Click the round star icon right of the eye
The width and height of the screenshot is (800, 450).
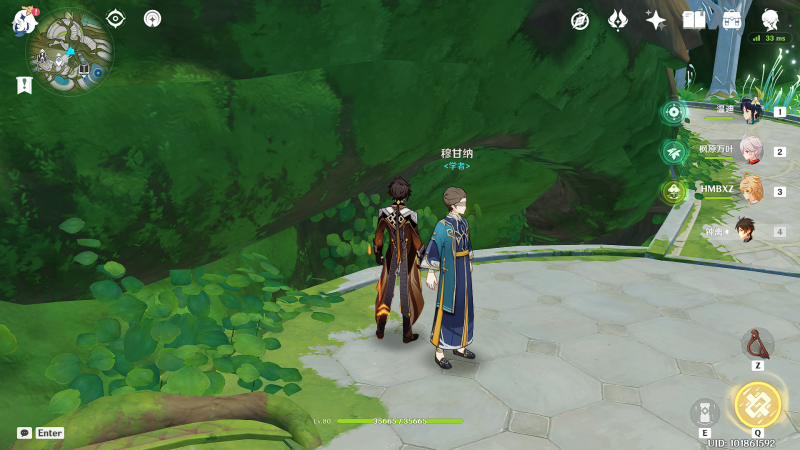point(152,18)
